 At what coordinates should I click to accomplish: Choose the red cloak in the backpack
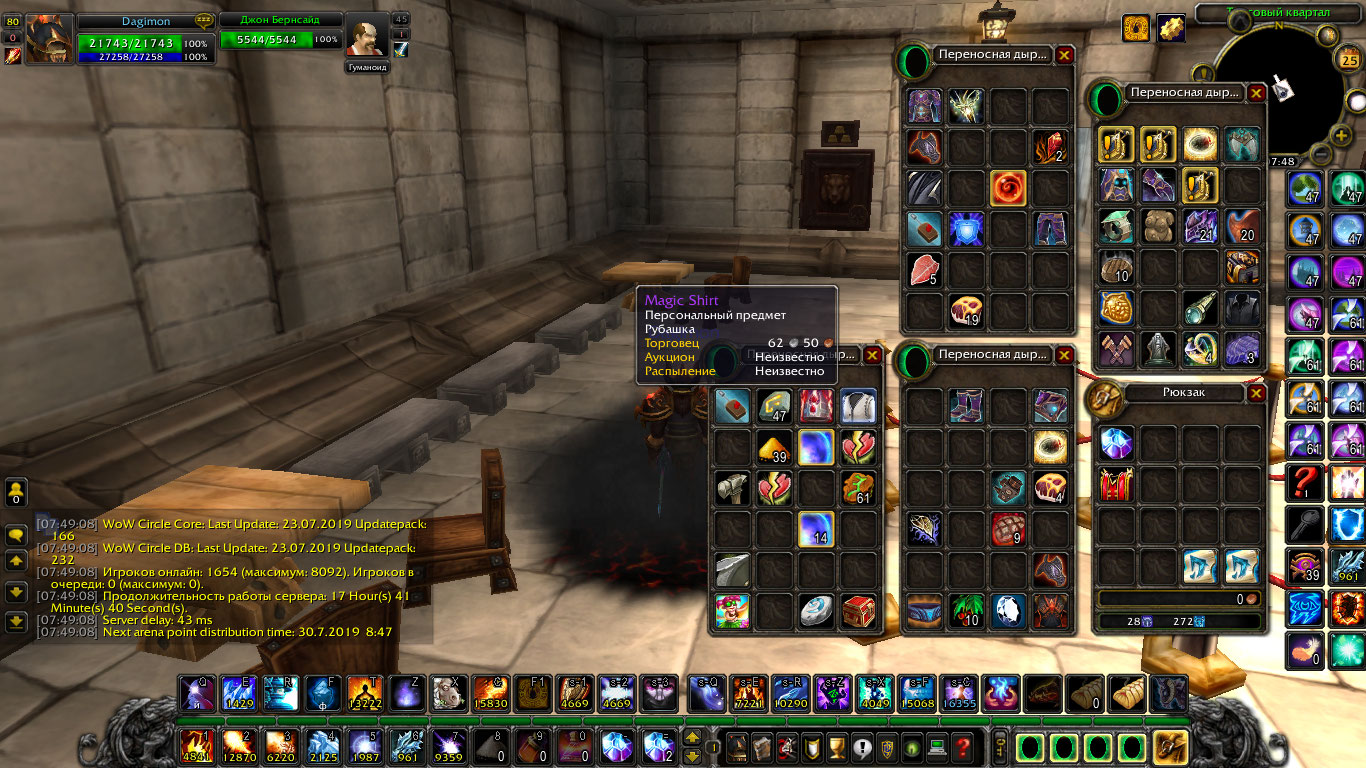pos(1116,484)
